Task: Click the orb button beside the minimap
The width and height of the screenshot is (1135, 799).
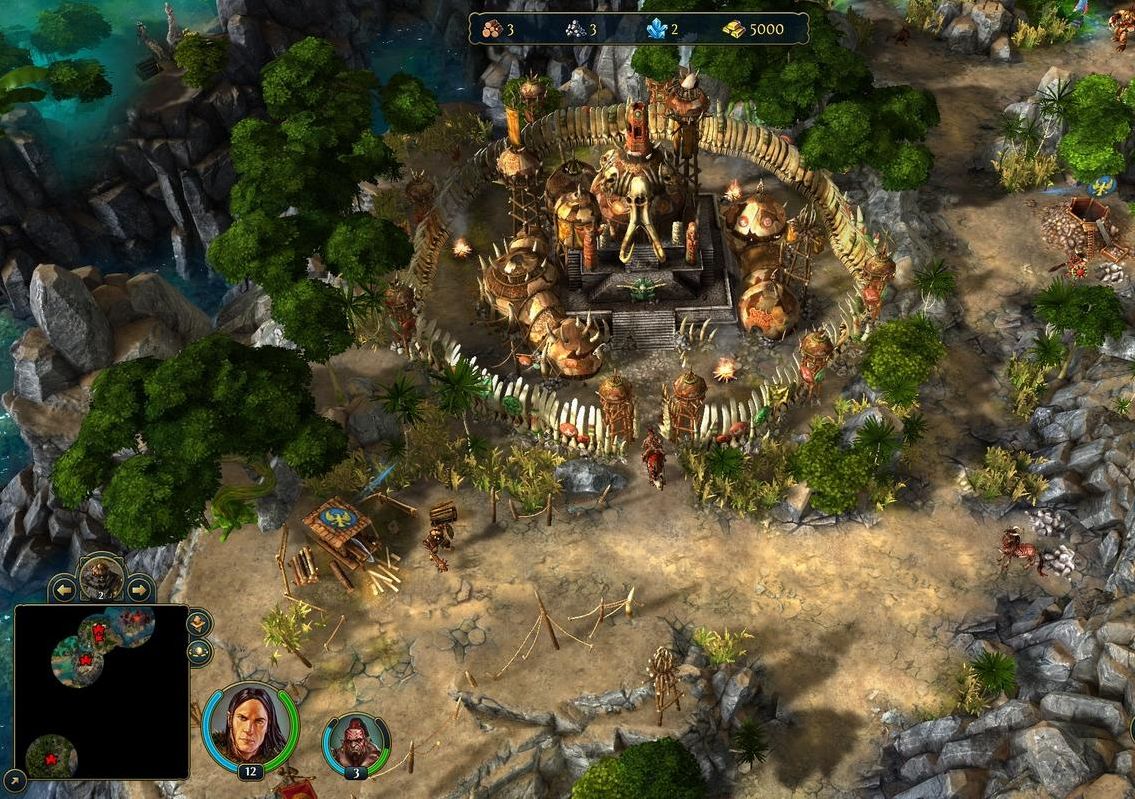Action: [199, 653]
